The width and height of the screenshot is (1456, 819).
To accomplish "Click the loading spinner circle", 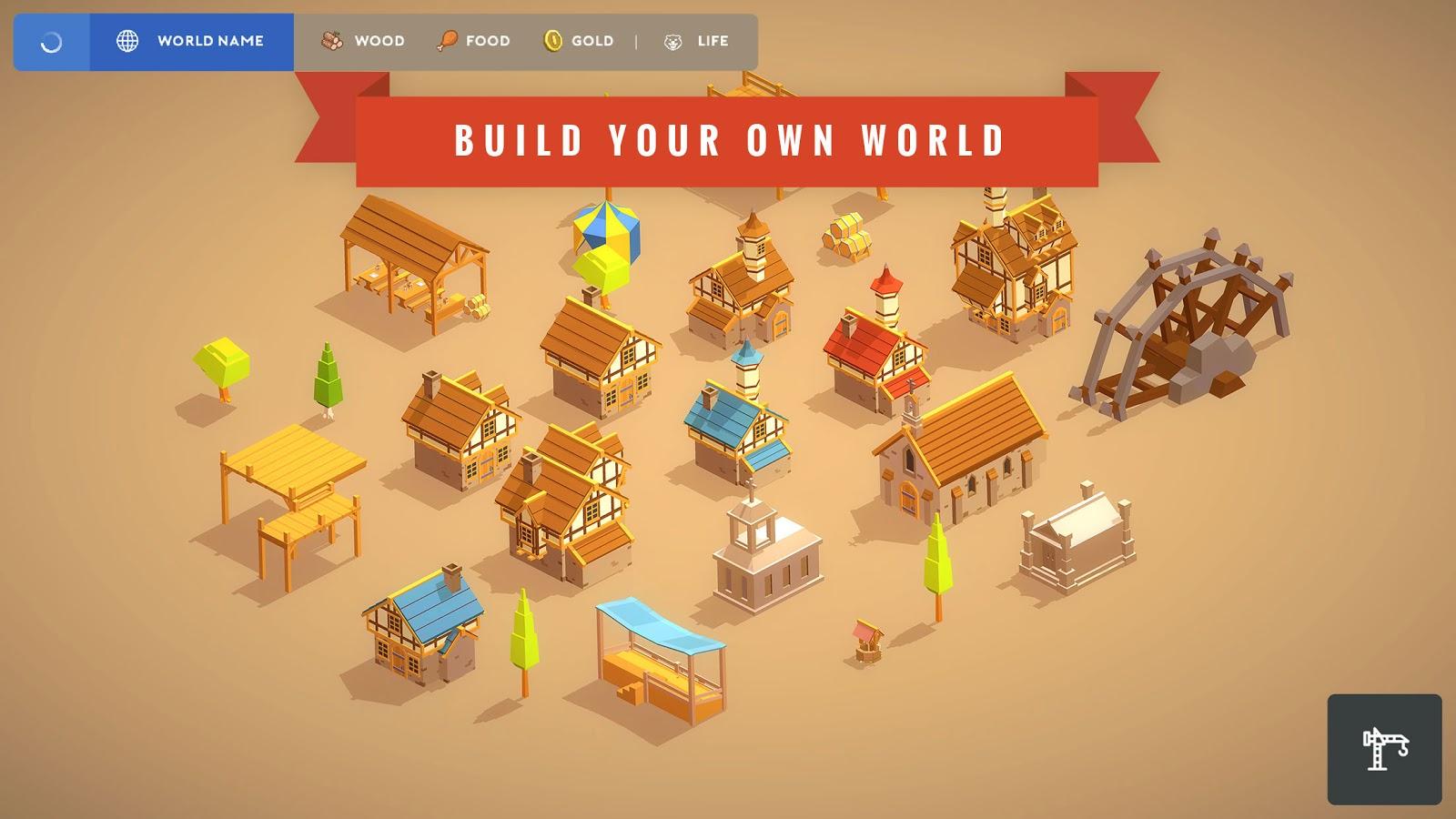I will 50,40.
